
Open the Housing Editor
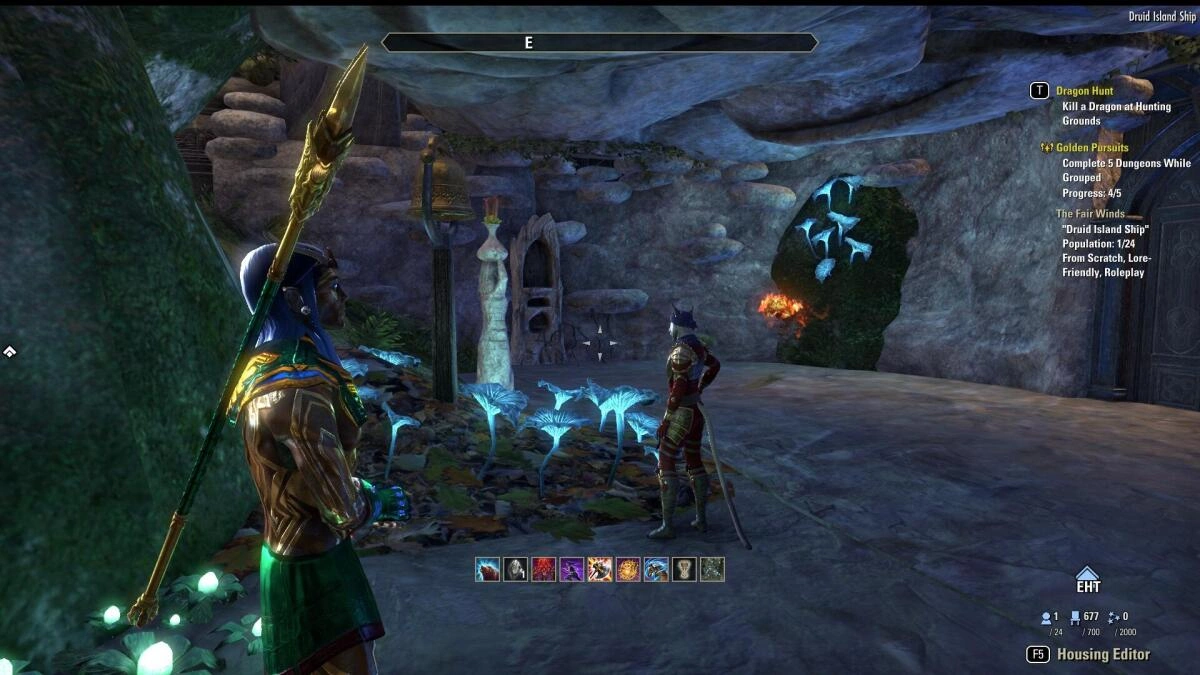(x=1103, y=654)
